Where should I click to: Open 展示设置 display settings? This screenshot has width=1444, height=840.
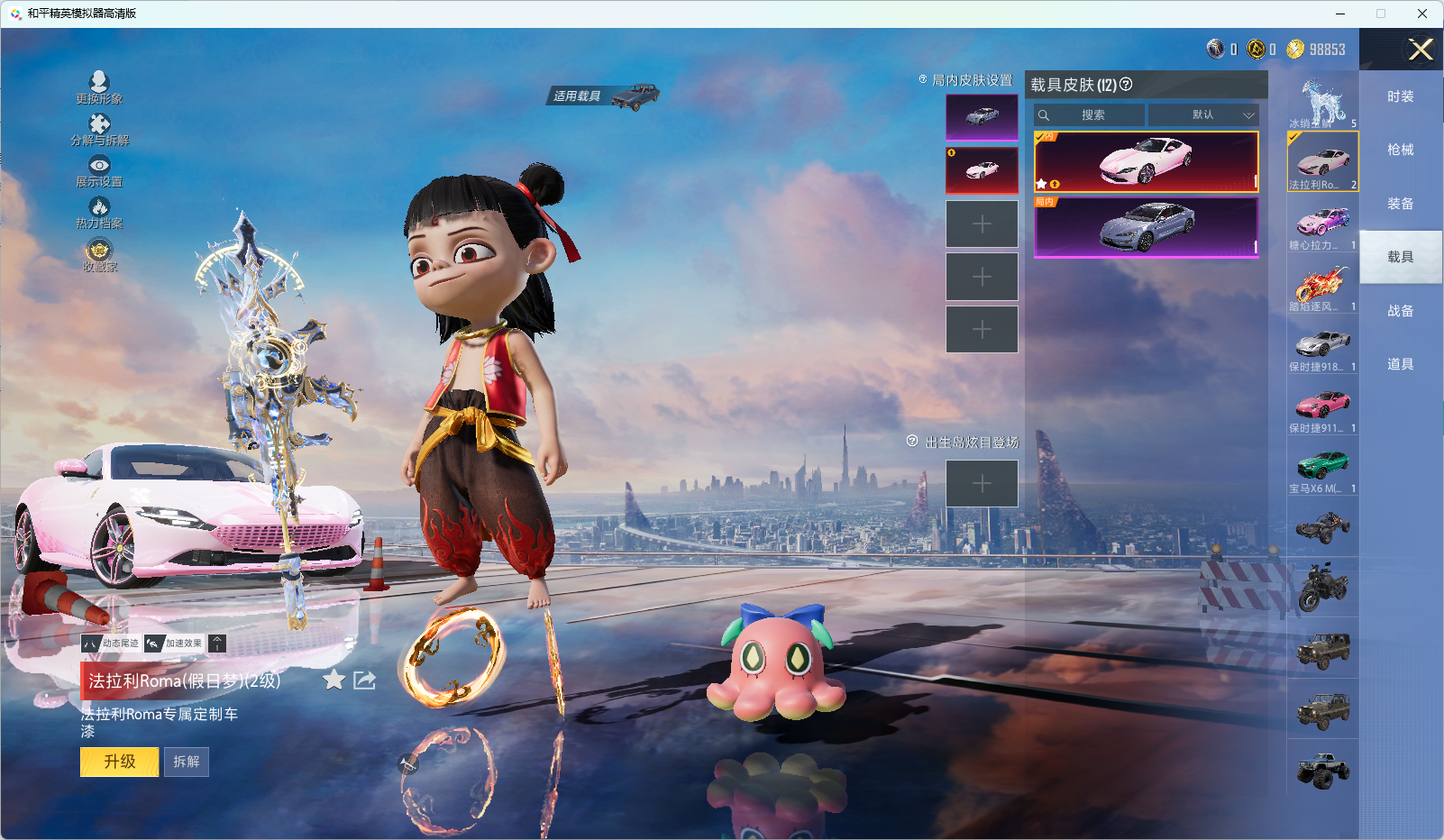99,170
